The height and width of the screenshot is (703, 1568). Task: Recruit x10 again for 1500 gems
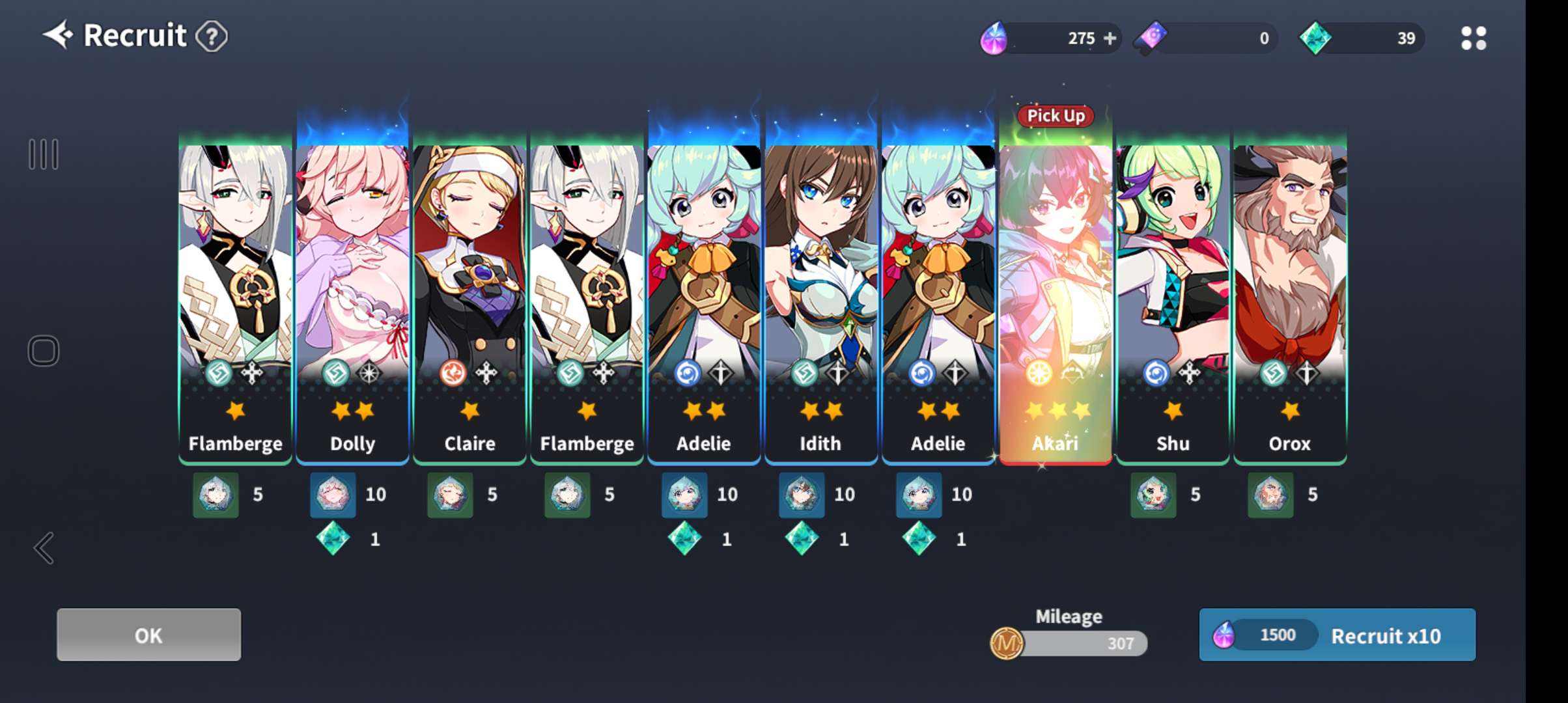tap(1337, 635)
